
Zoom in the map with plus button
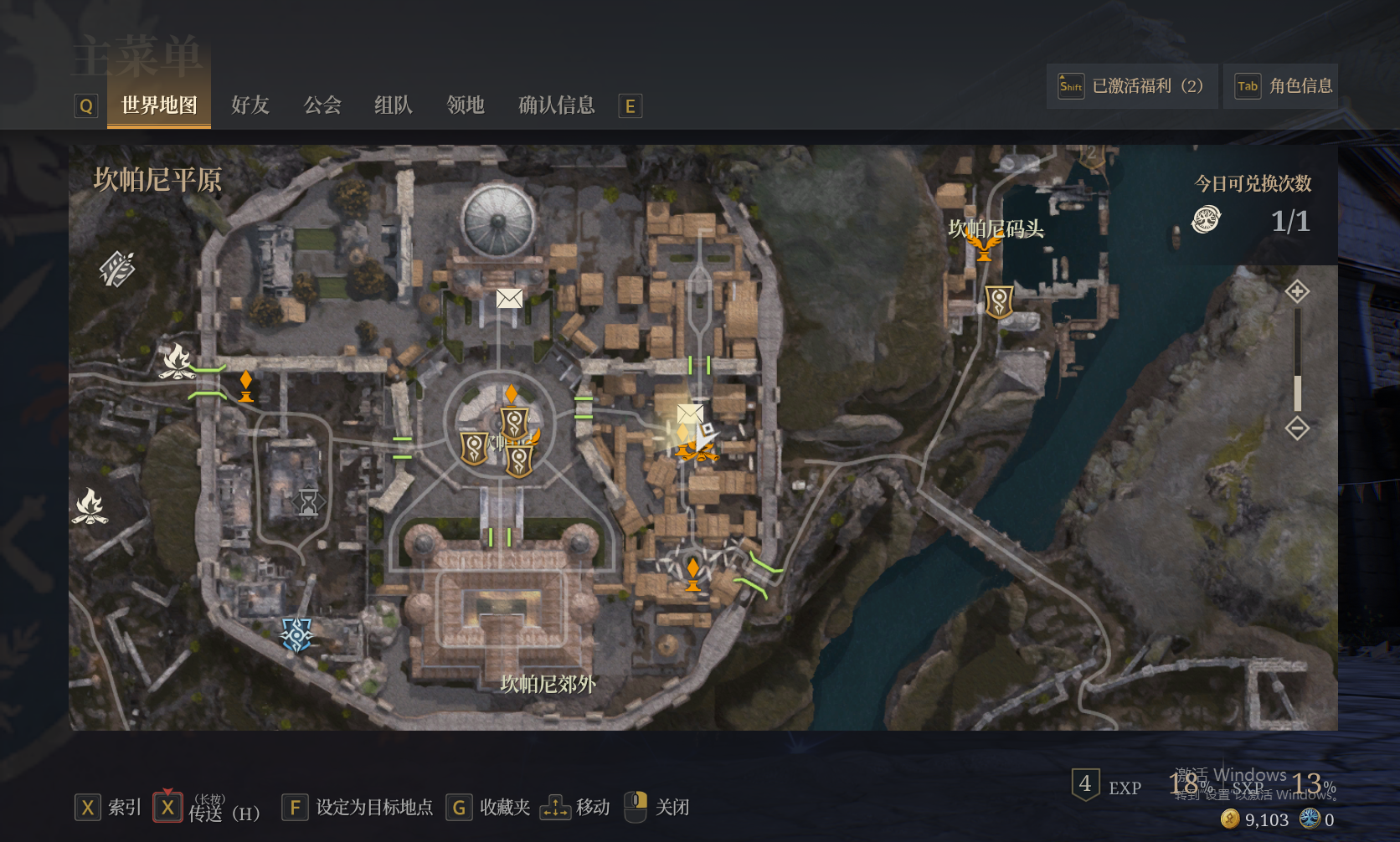click(1297, 291)
